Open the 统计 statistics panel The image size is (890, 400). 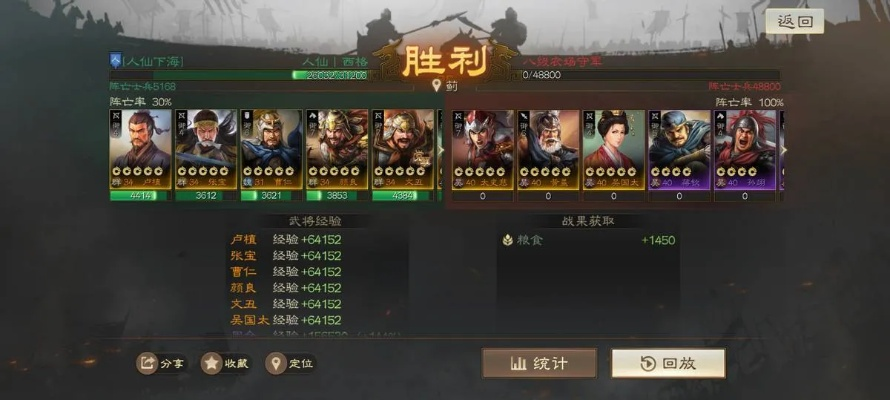coord(539,363)
